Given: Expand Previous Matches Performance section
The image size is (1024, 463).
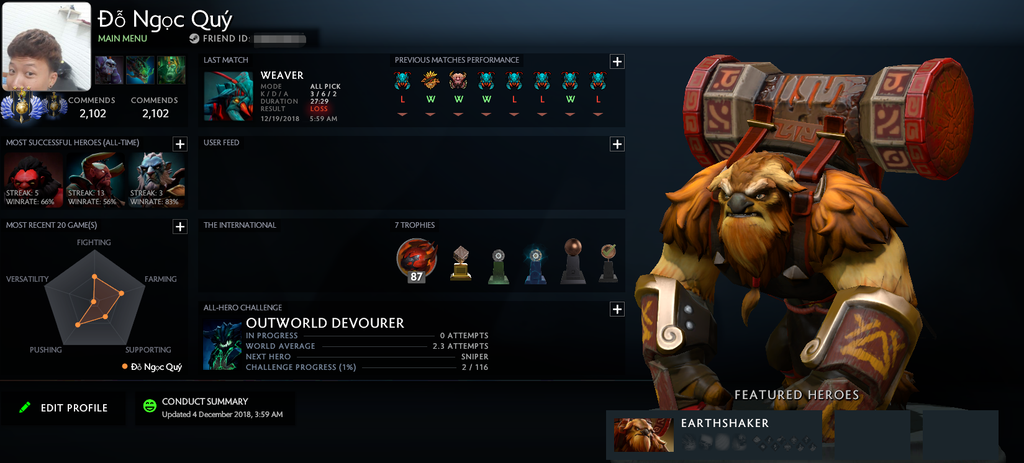Looking at the screenshot, I should 617,61.
